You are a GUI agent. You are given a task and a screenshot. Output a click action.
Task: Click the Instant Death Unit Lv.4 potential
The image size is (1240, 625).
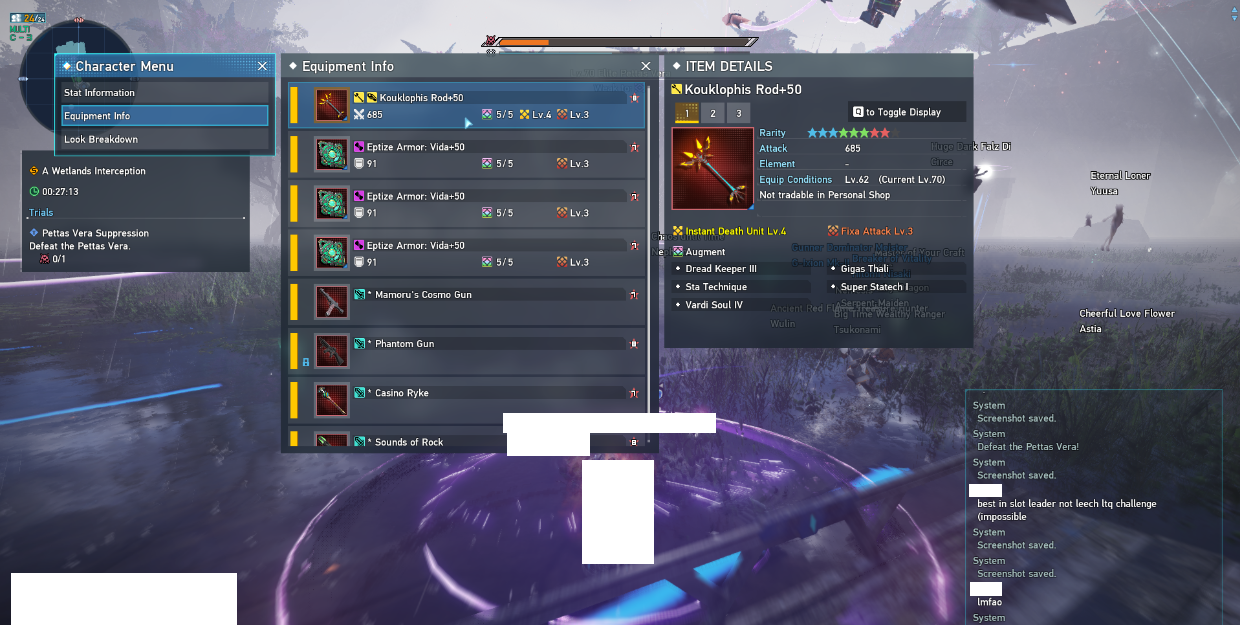pyautogui.click(x=735, y=232)
